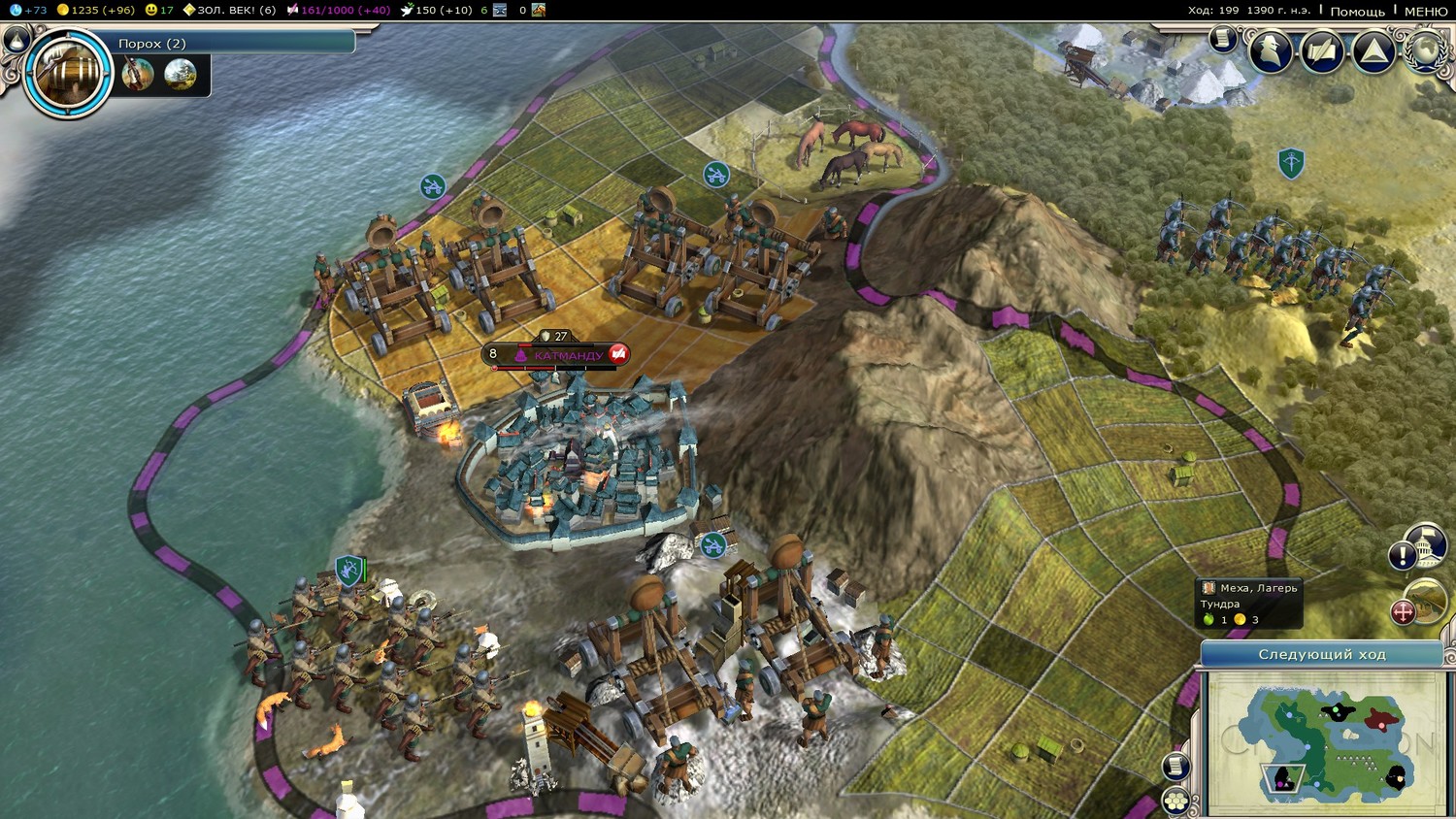Expand the scroll menu near top-right buttons
Screen dimensions: 1456x819
1223,39
